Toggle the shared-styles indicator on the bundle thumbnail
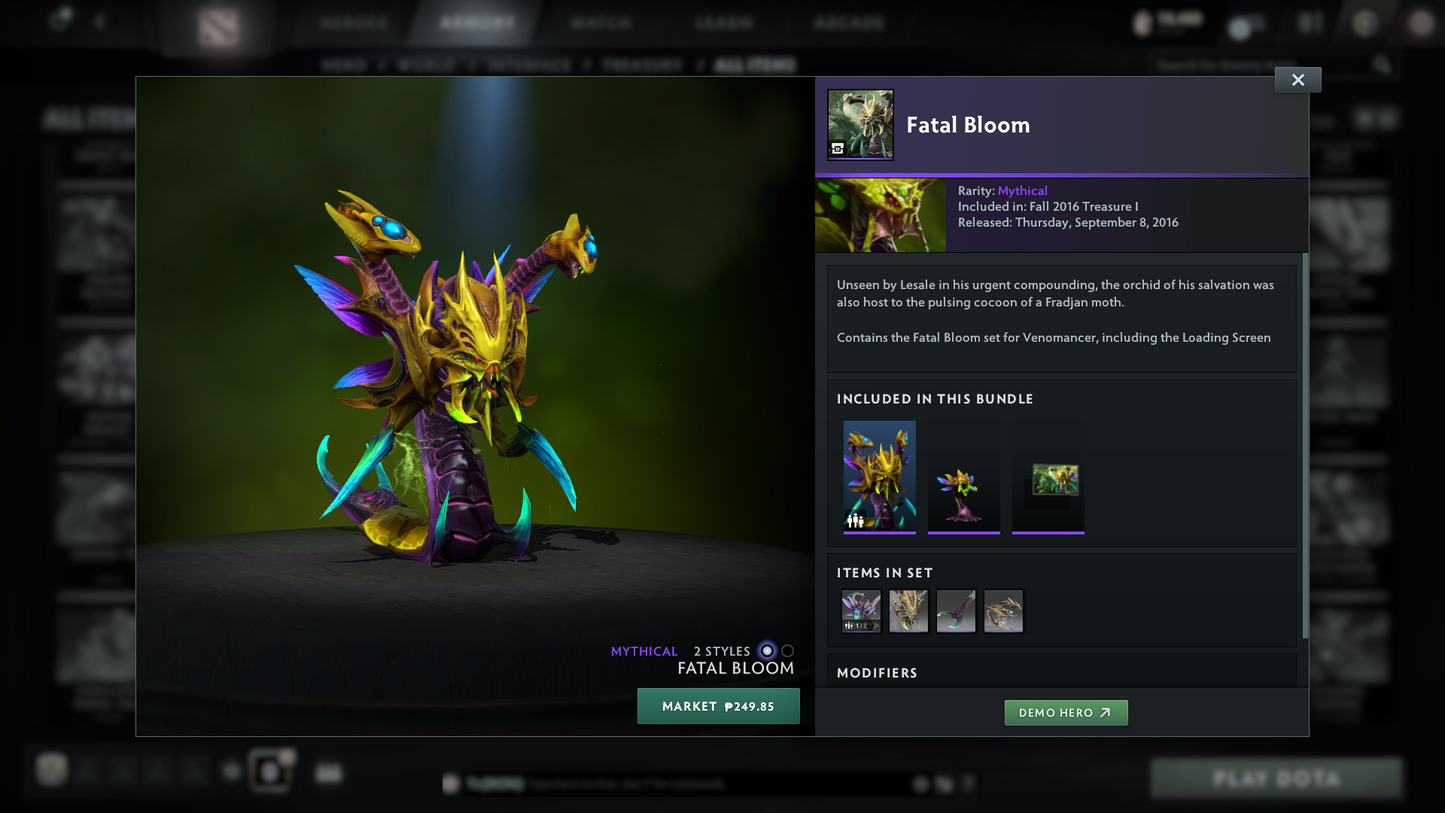This screenshot has height=813, width=1445. coord(855,520)
